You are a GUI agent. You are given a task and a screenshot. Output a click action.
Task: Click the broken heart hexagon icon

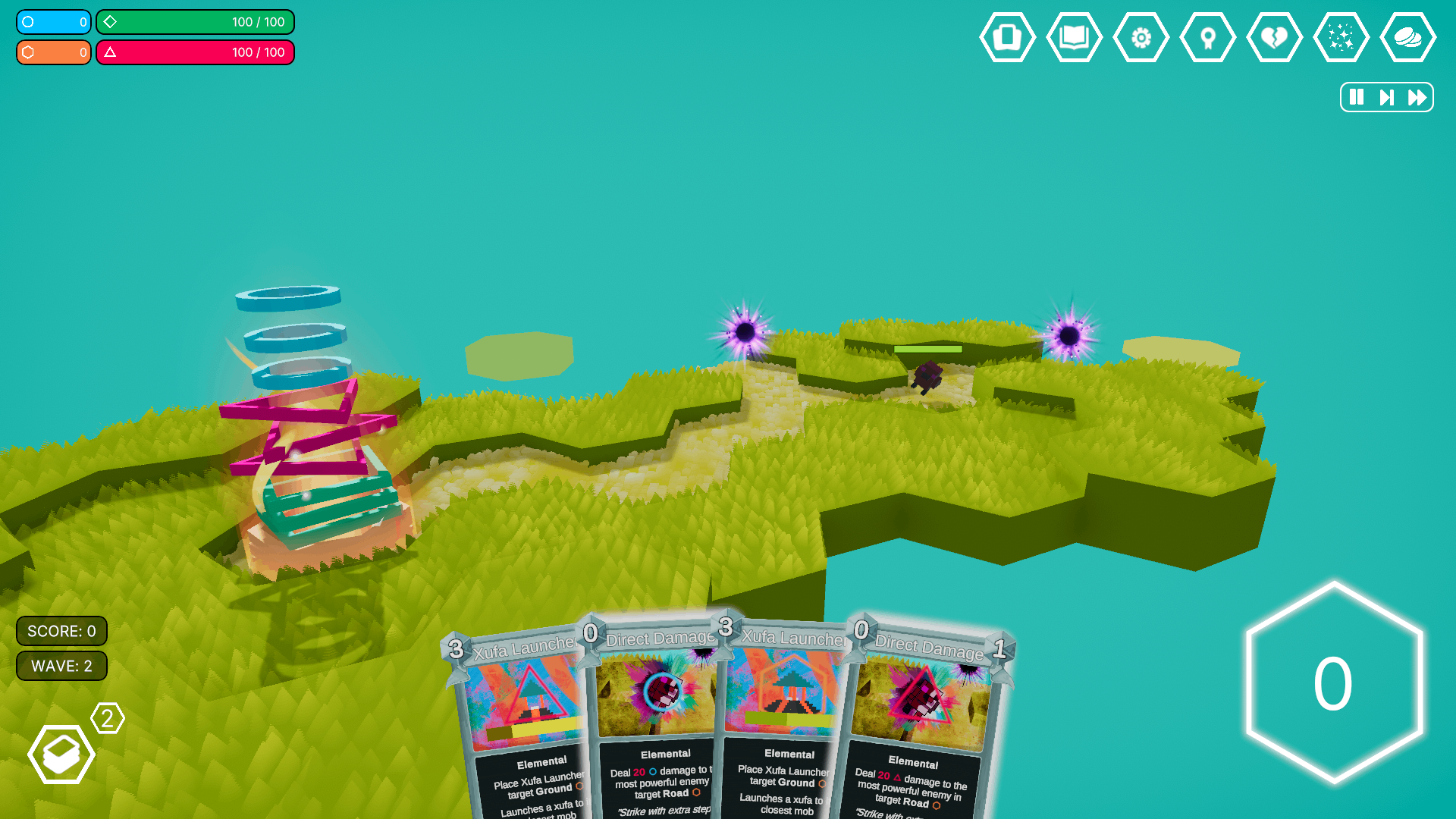(1274, 37)
